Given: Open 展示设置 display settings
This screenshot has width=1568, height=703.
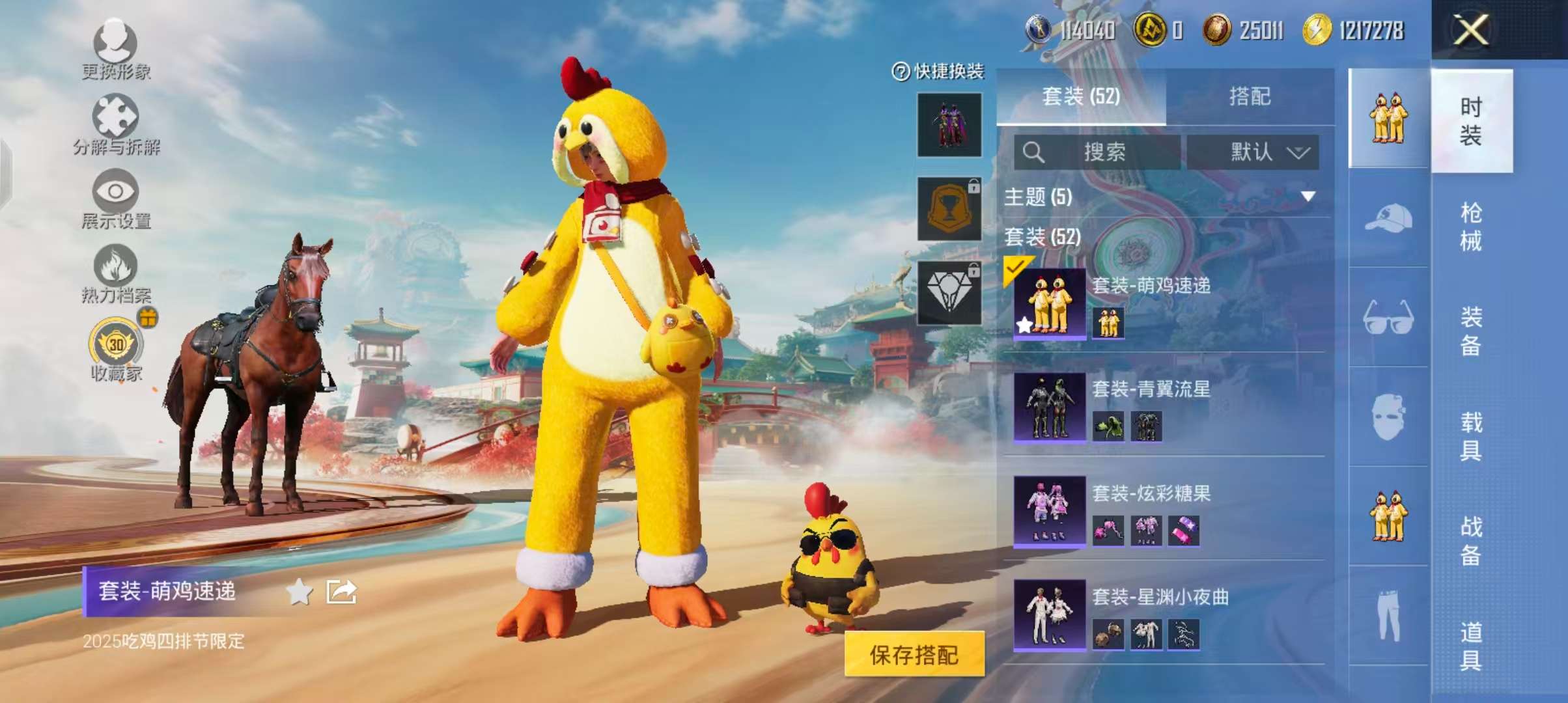Looking at the screenshot, I should (116, 202).
